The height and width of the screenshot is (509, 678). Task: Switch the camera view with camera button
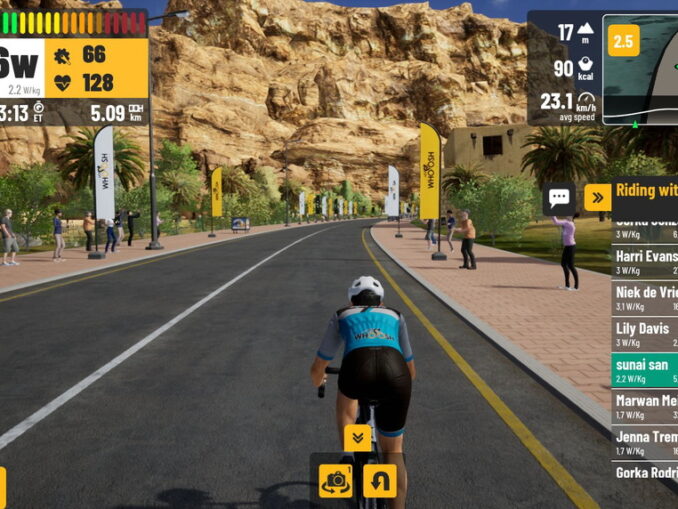[x=336, y=481]
